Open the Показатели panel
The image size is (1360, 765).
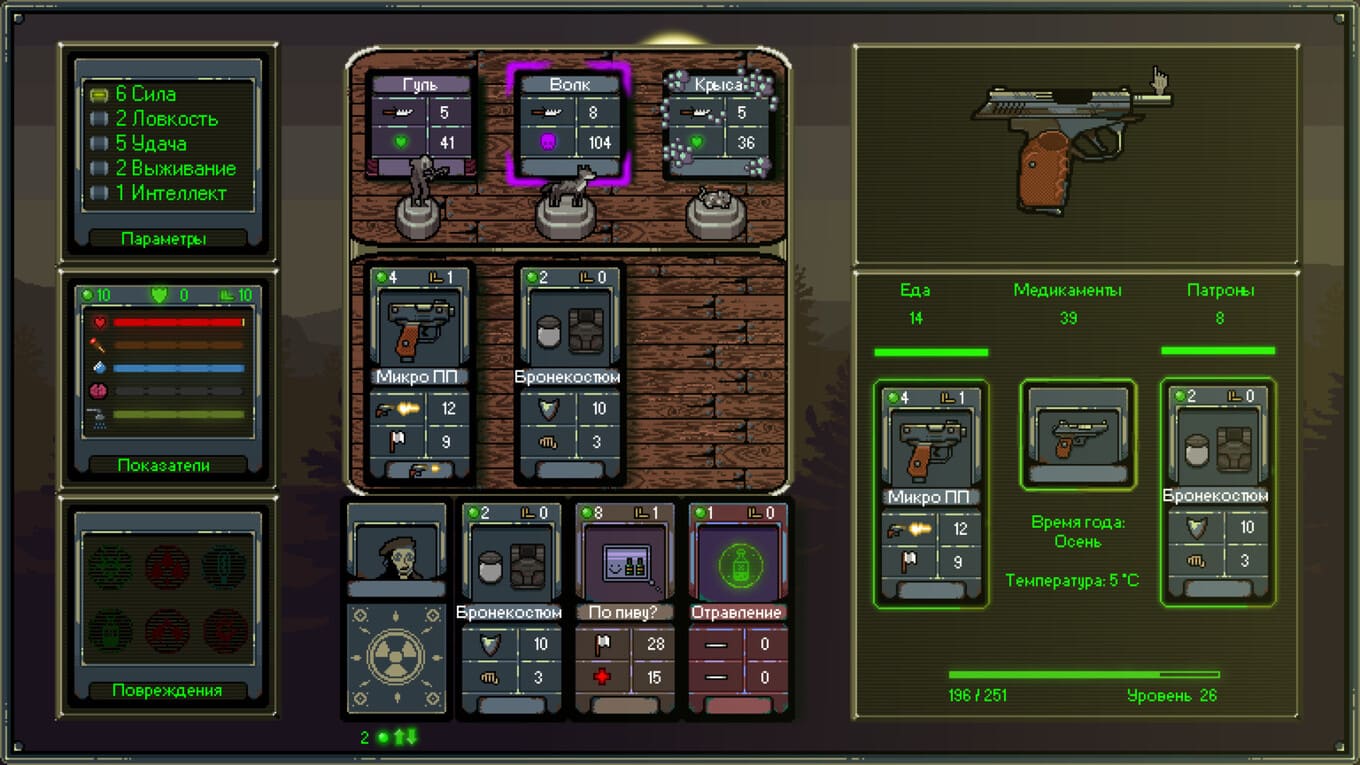(168, 465)
